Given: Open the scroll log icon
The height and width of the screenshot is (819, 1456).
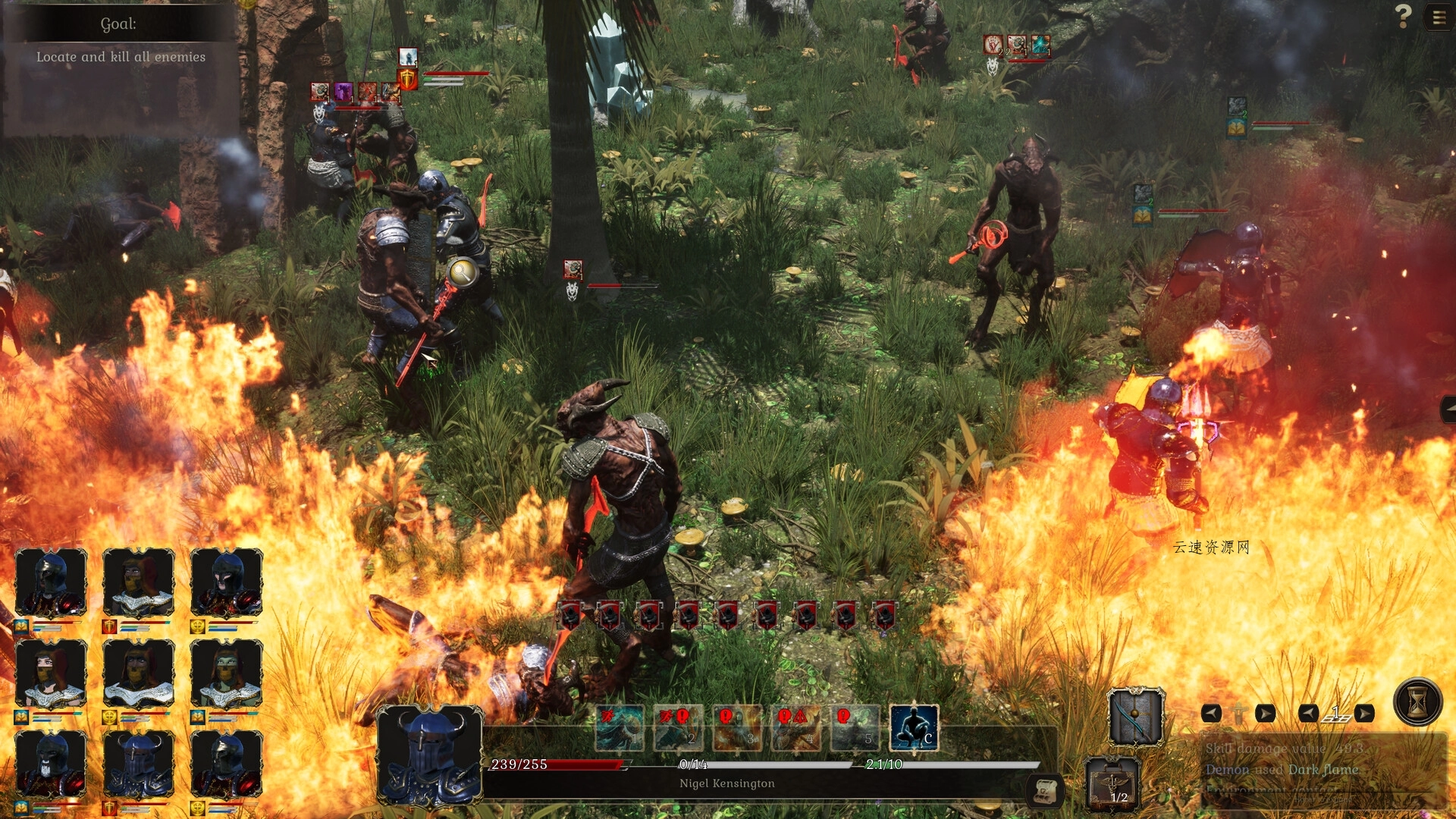Looking at the screenshot, I should 1044,790.
